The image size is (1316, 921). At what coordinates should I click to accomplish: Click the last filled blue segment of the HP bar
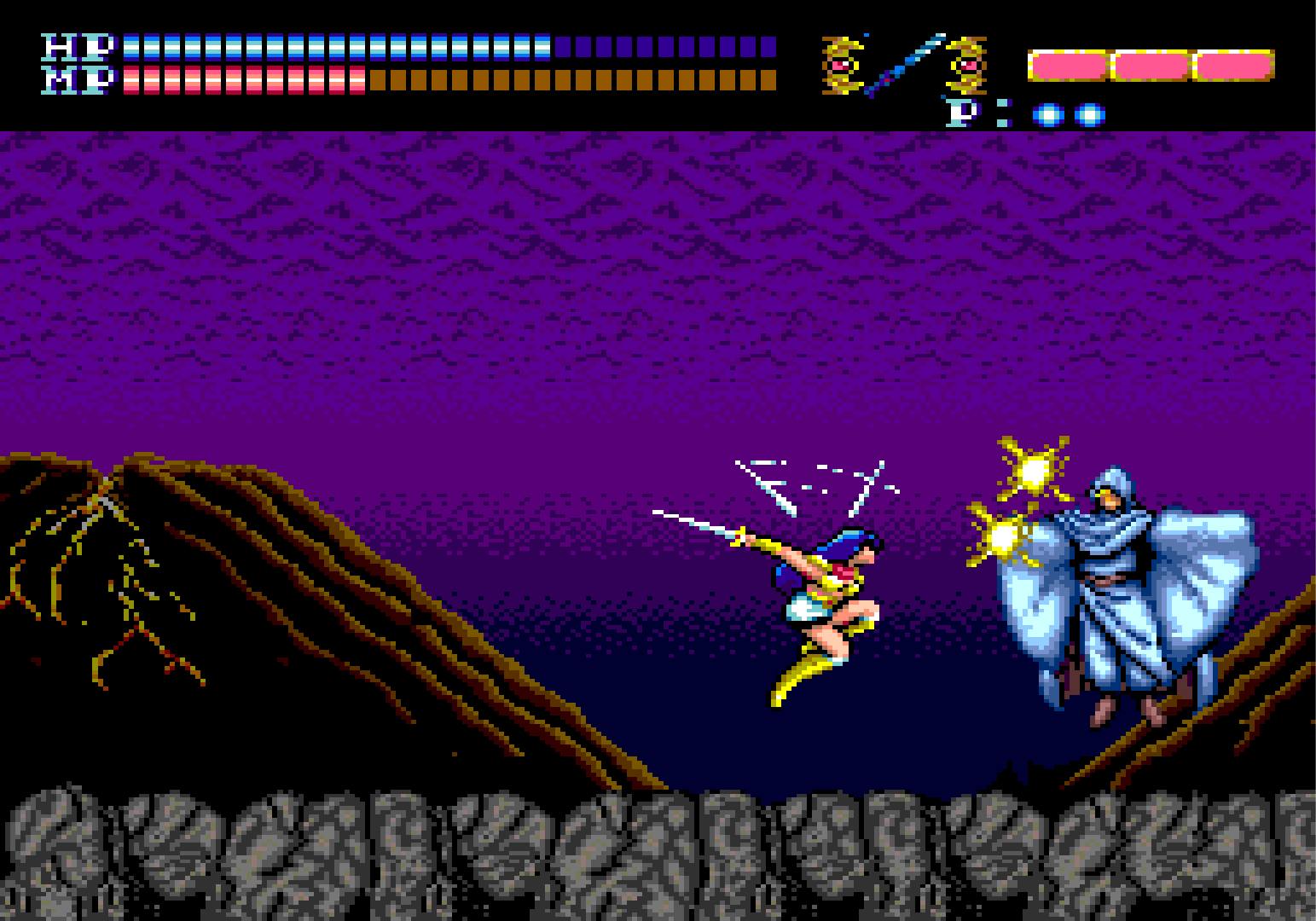[x=544, y=47]
